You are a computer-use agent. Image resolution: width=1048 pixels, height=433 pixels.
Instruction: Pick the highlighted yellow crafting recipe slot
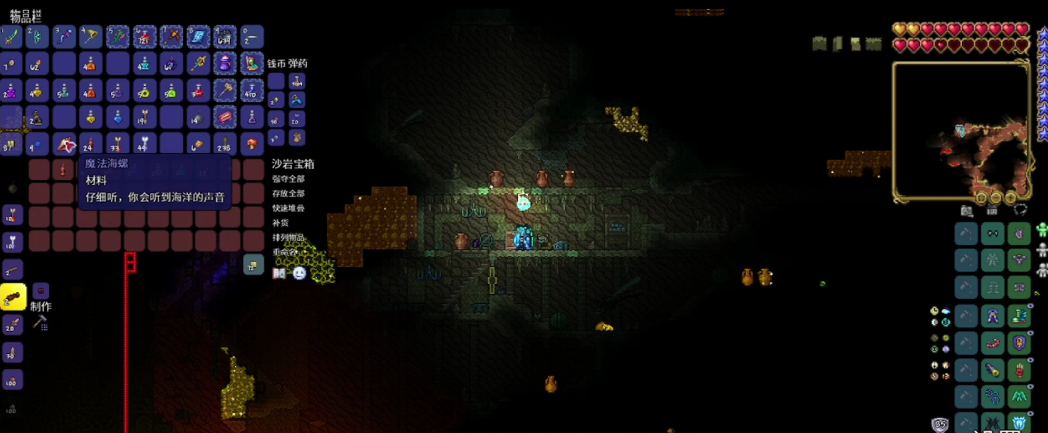click(13, 296)
